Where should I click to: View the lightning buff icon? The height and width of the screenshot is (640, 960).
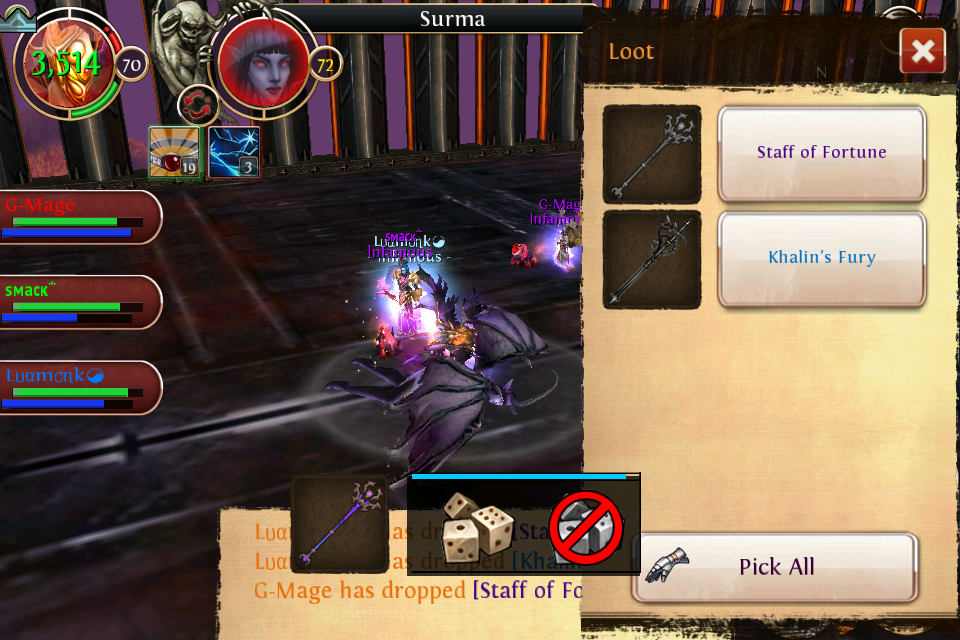click(234, 152)
